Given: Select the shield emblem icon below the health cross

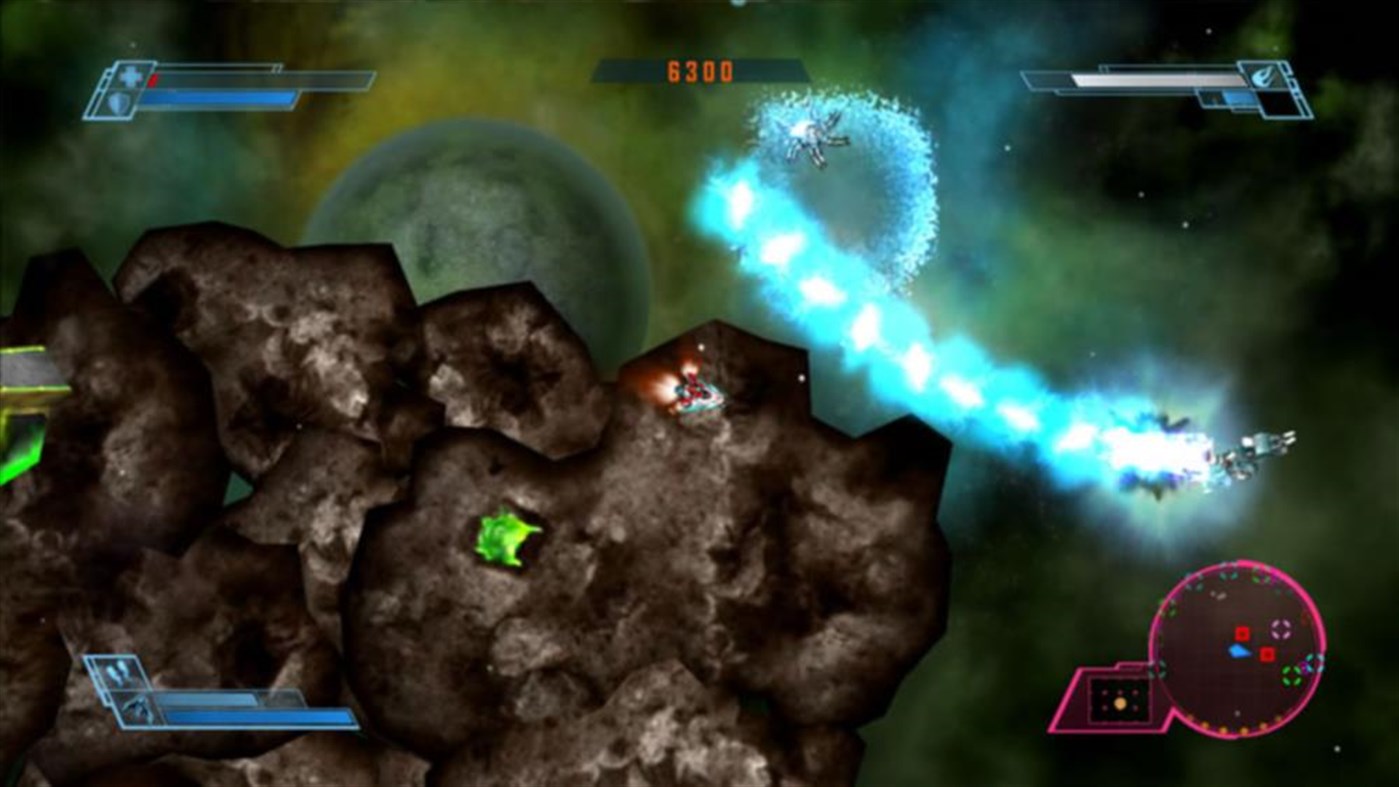Looking at the screenshot, I should pos(117,101).
